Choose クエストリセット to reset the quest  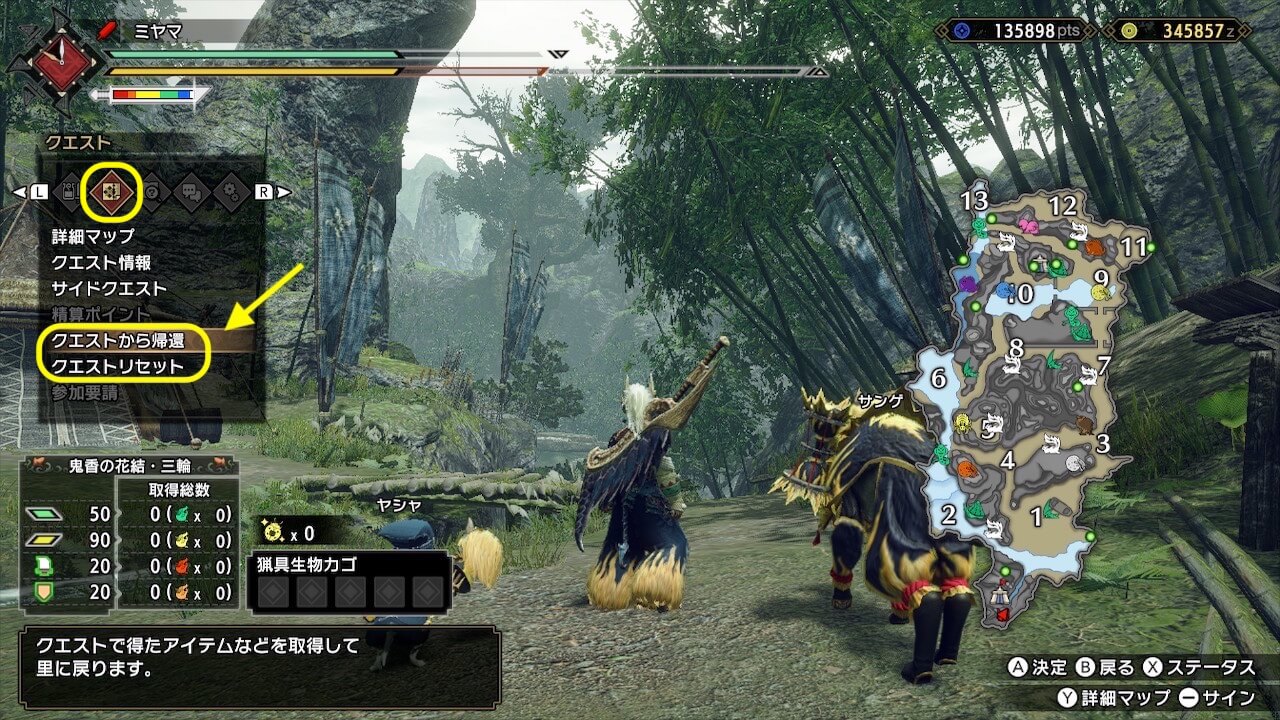118,367
